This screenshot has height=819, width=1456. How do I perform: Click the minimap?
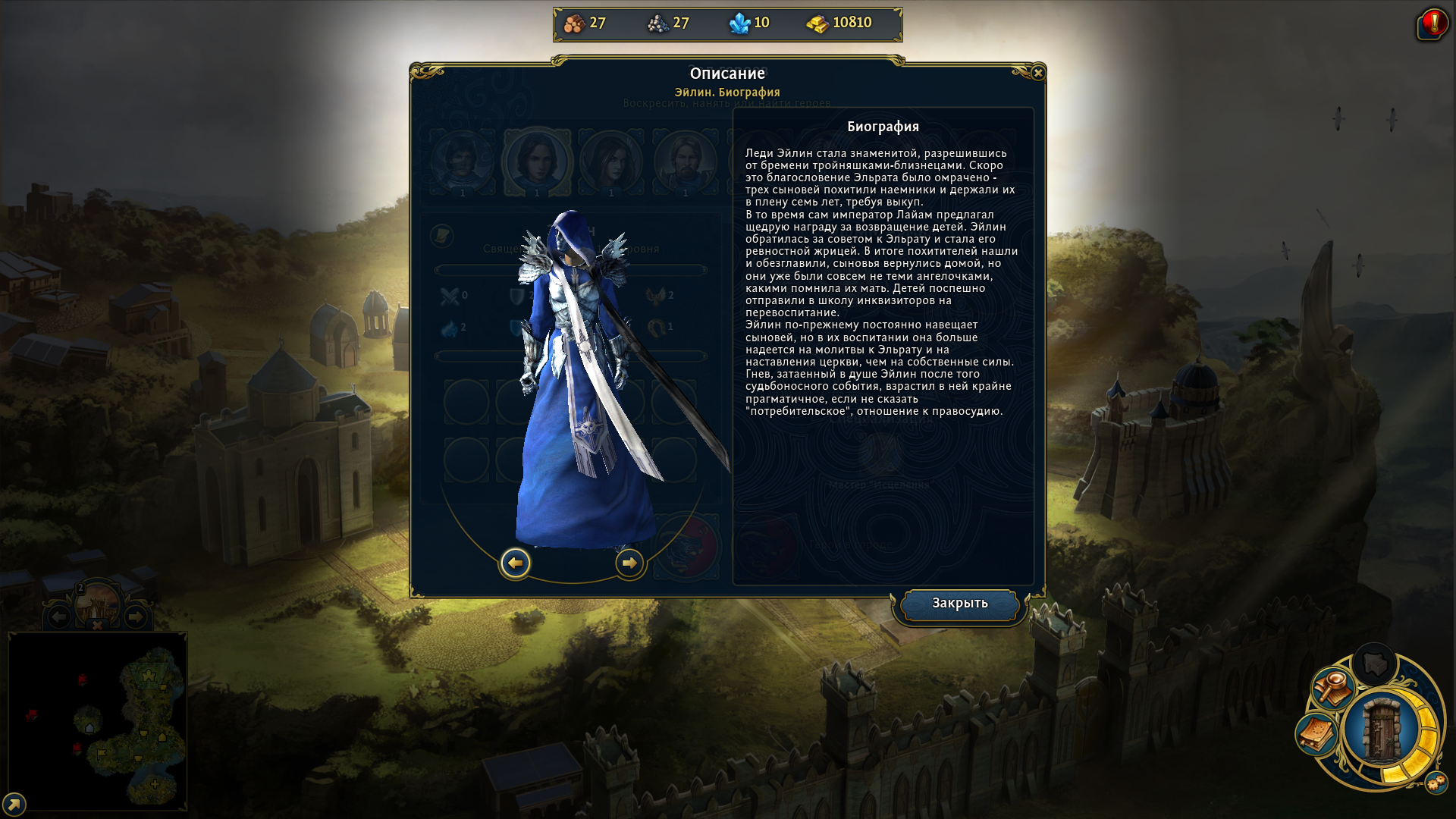(97, 720)
